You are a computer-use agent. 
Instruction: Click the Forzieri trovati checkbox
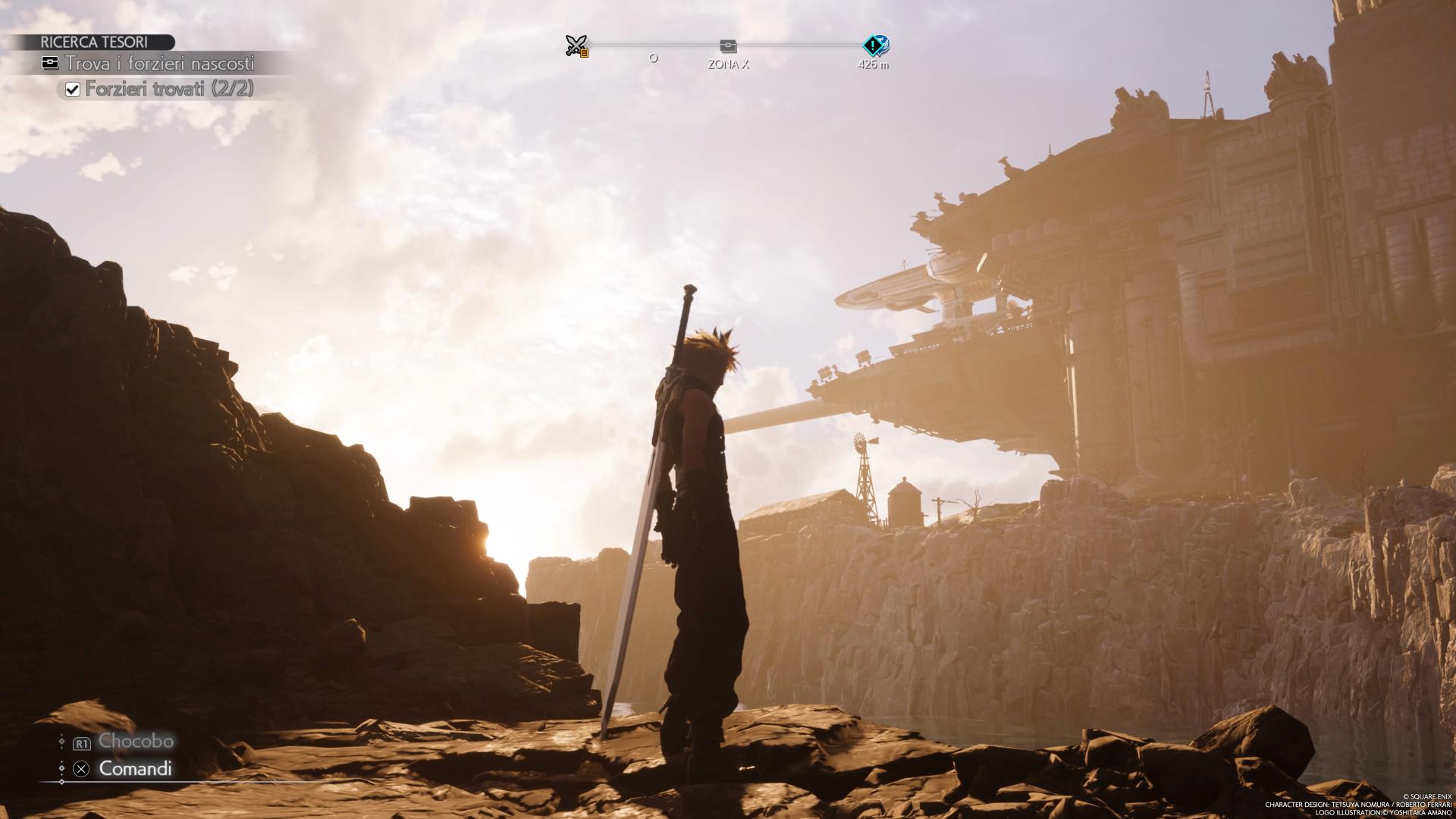(73, 89)
